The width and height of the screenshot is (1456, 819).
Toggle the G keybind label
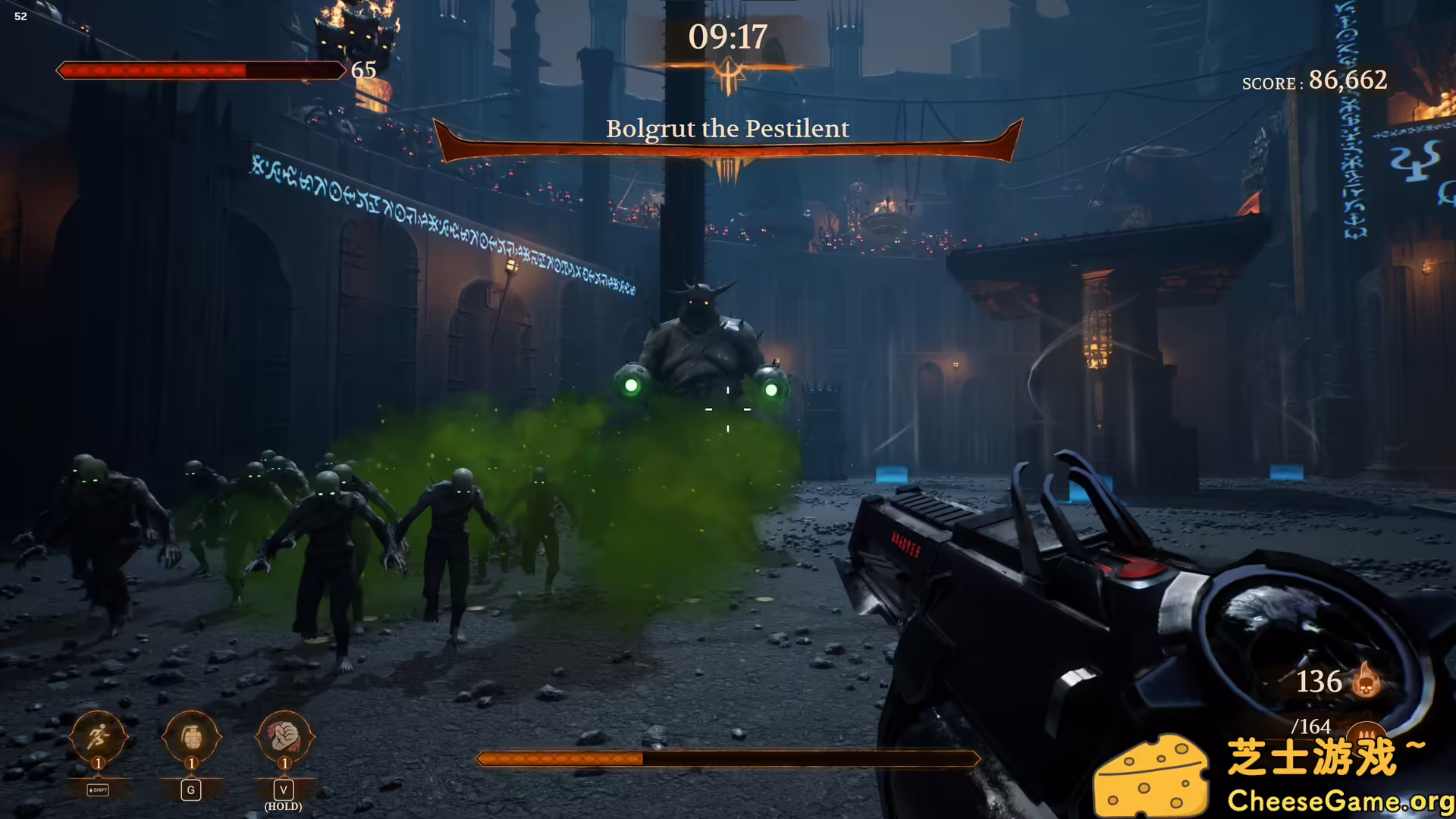coord(190,789)
